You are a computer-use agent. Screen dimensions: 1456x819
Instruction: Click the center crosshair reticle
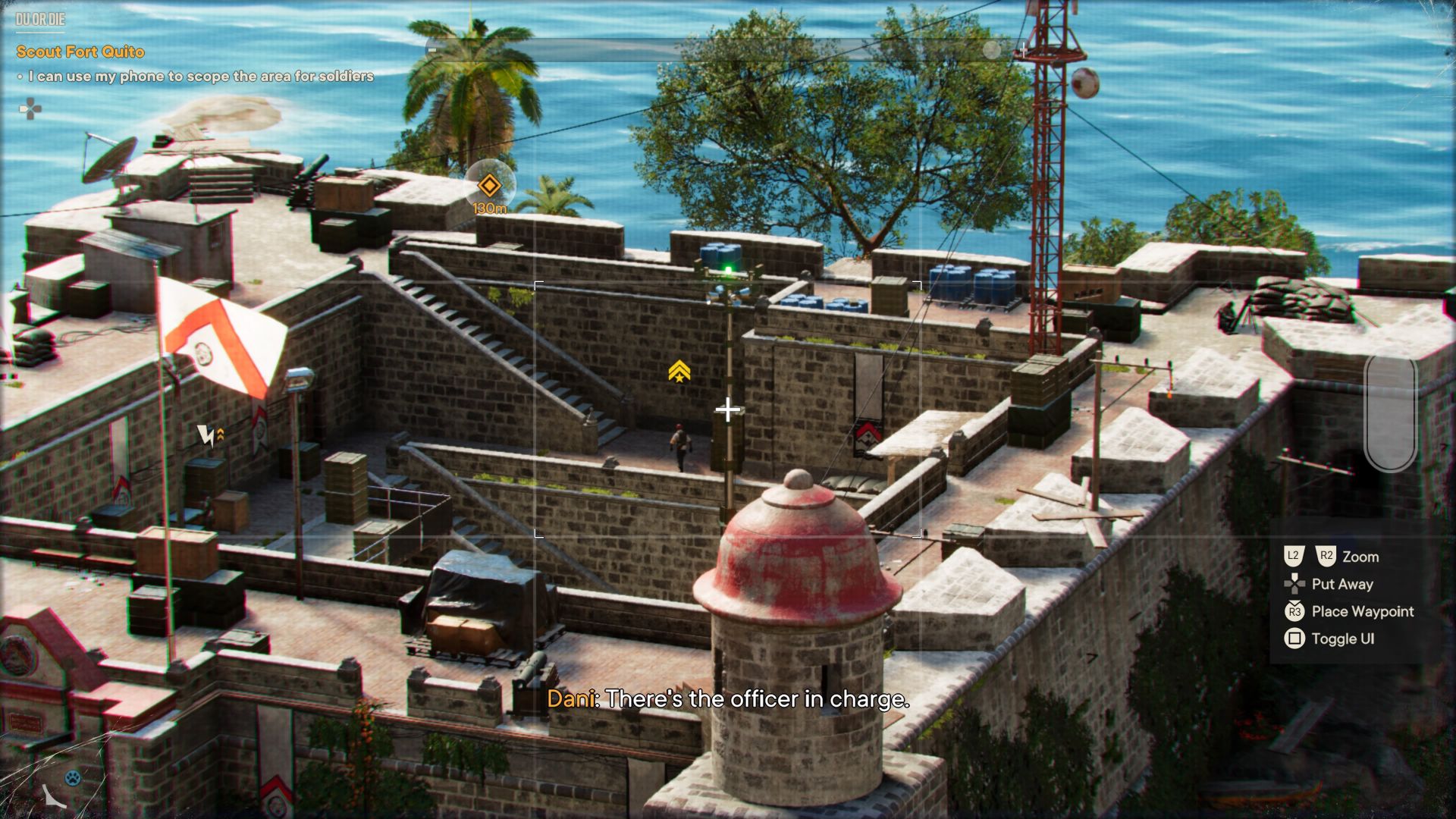[728, 409]
